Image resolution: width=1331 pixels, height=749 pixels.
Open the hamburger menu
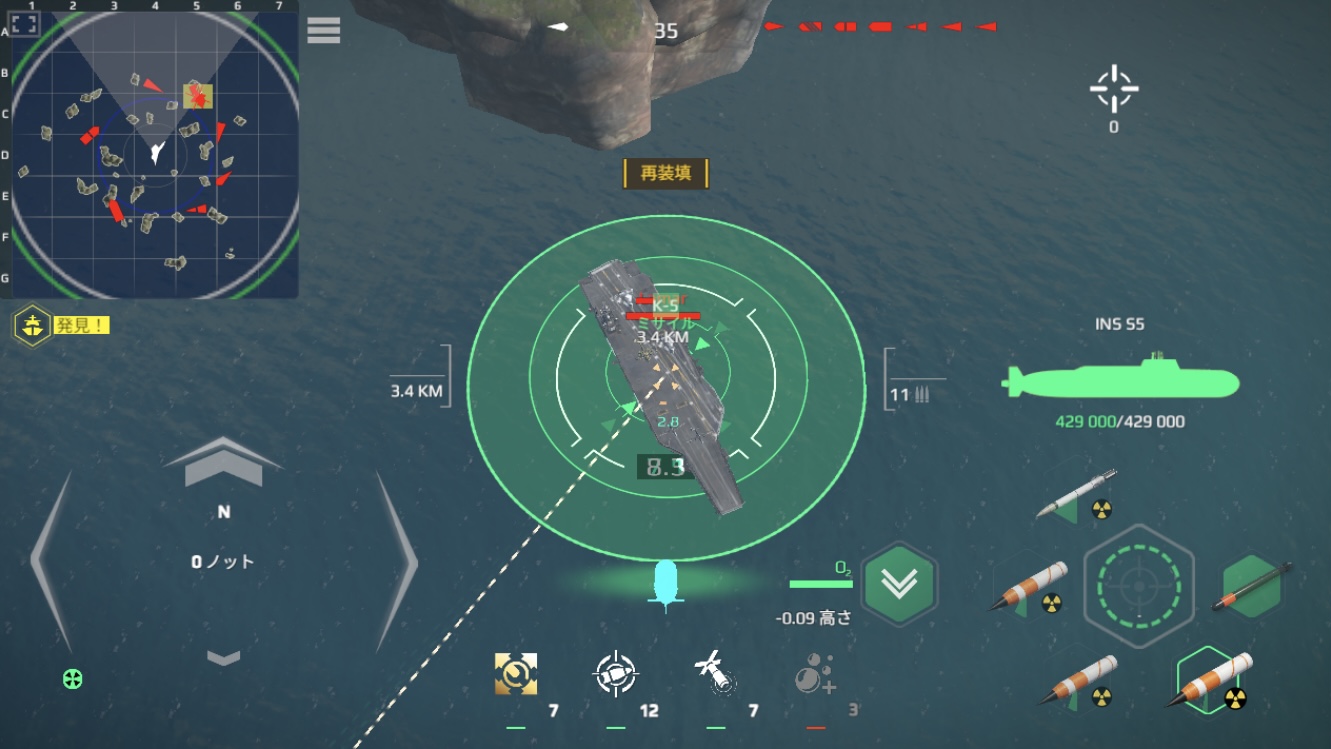tap(324, 30)
